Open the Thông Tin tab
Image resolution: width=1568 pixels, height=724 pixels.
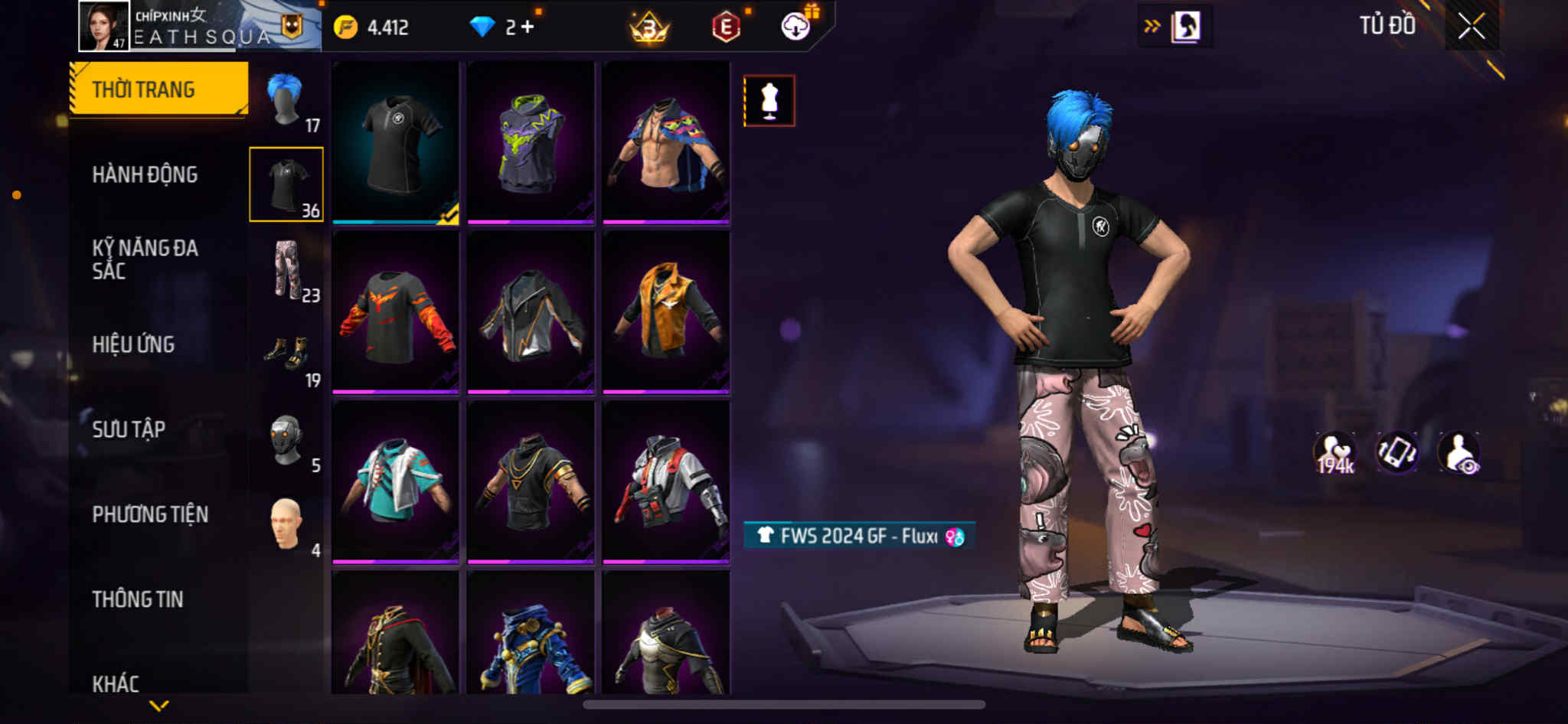coord(138,599)
